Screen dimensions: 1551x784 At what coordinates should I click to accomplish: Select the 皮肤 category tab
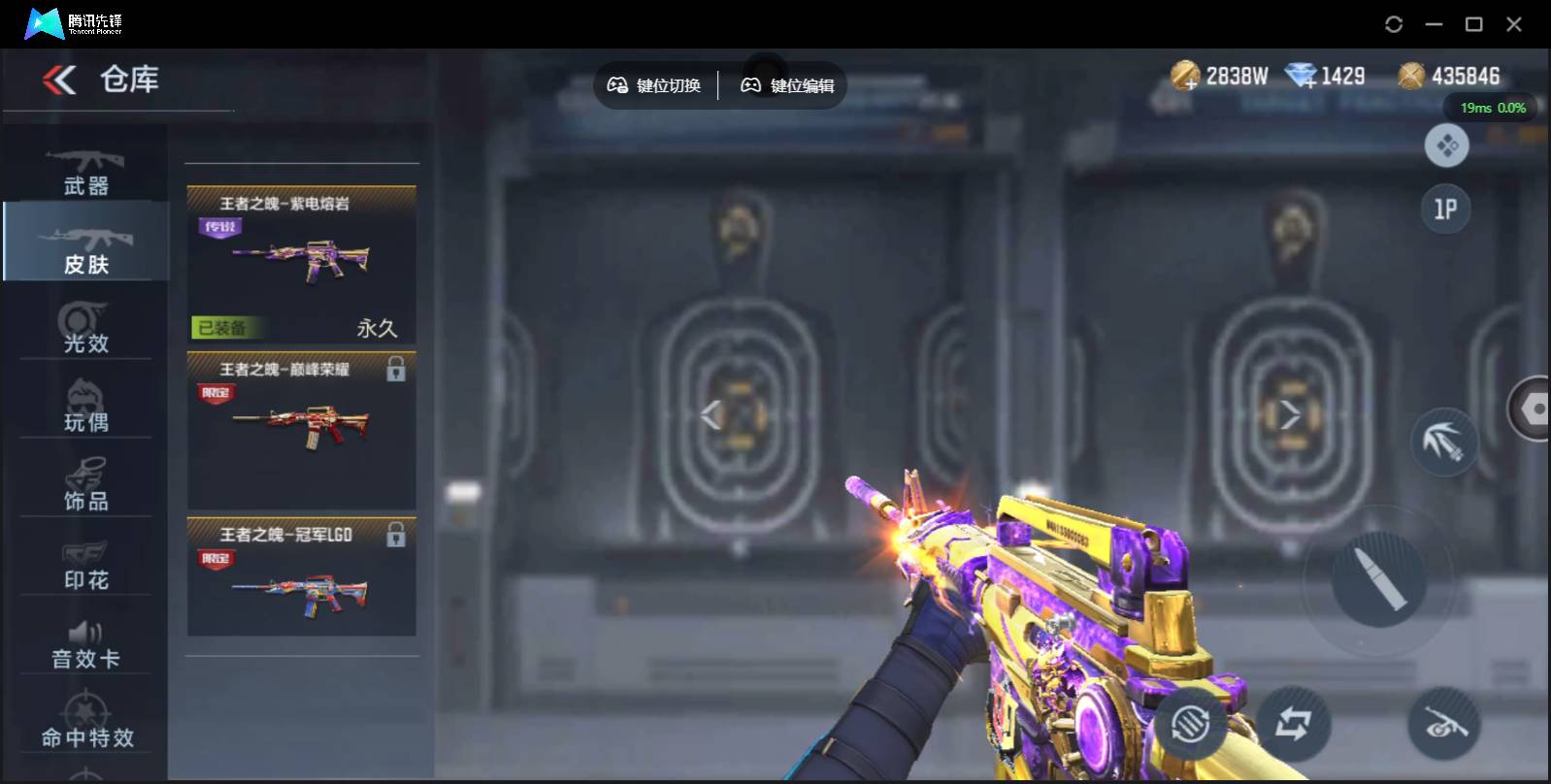pyautogui.click(x=85, y=248)
